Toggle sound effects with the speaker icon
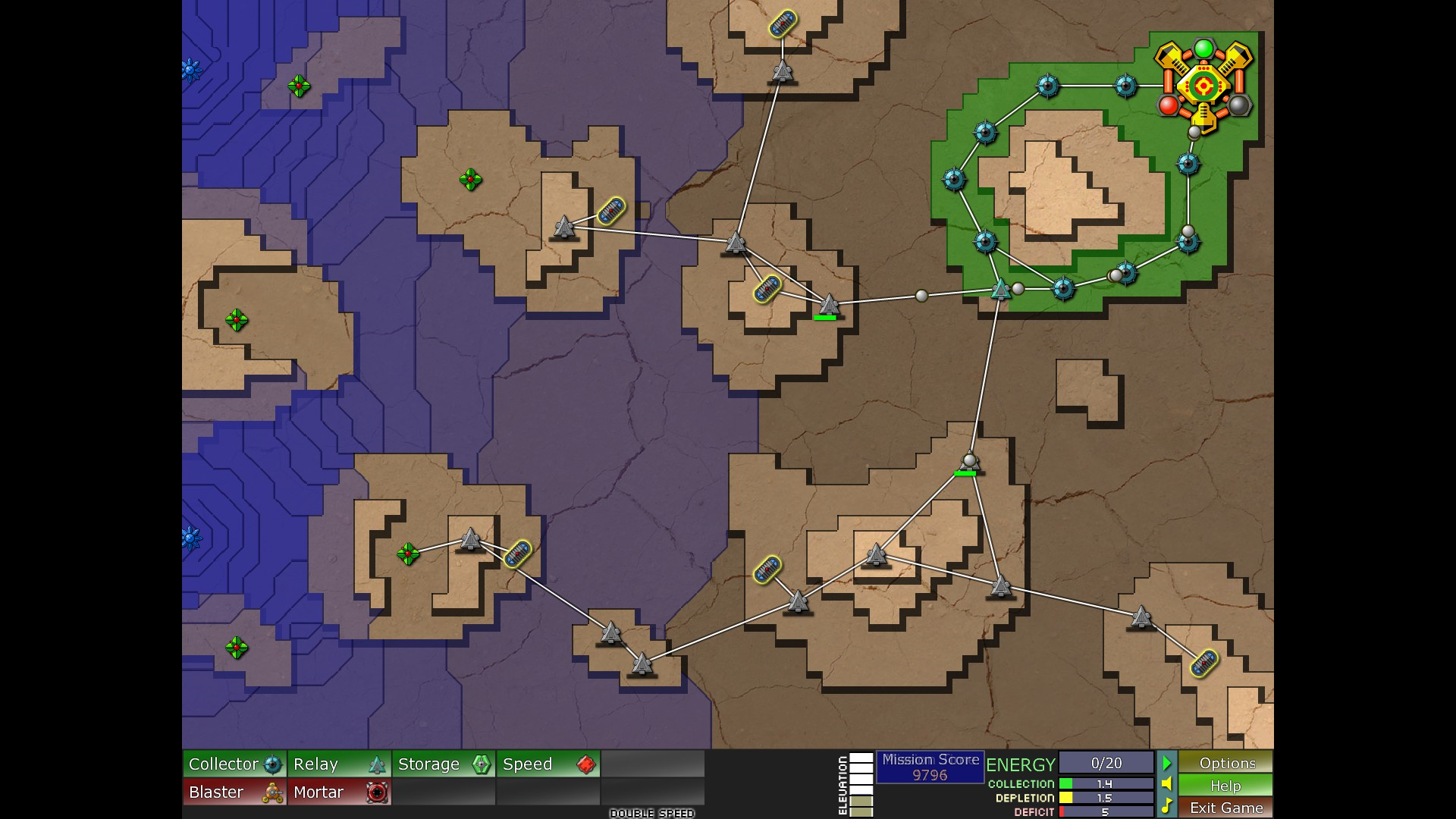Viewport: 1456px width, 819px height. 1167,784
